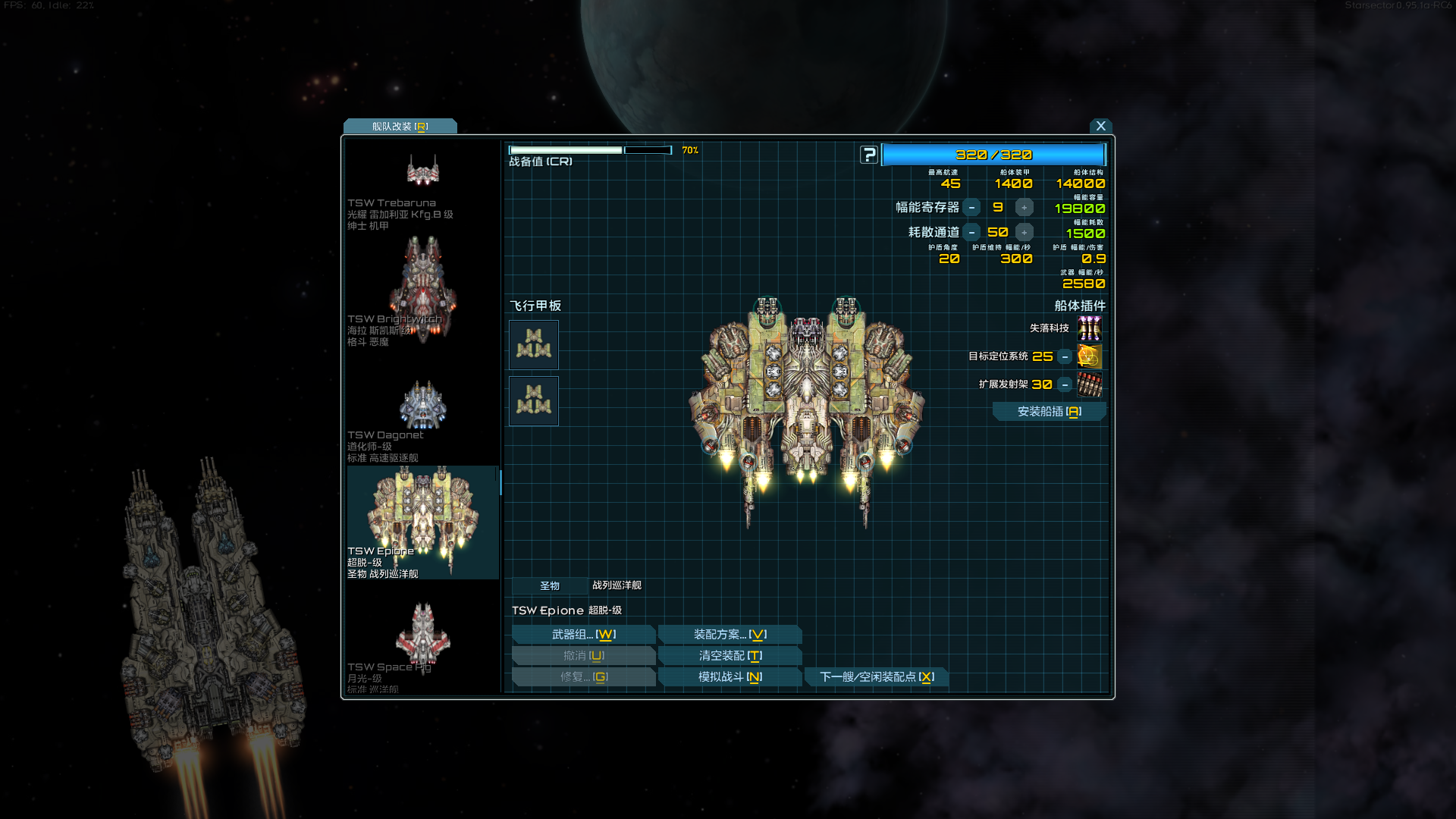Close the refit window
The image size is (1456, 819).
(x=1100, y=126)
